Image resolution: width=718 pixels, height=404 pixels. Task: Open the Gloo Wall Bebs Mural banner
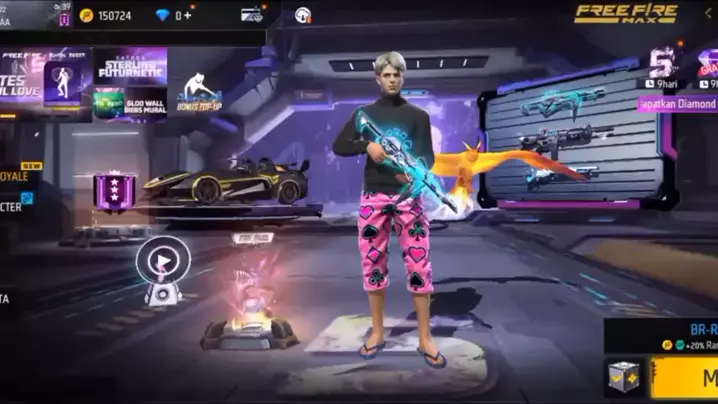click(130, 104)
